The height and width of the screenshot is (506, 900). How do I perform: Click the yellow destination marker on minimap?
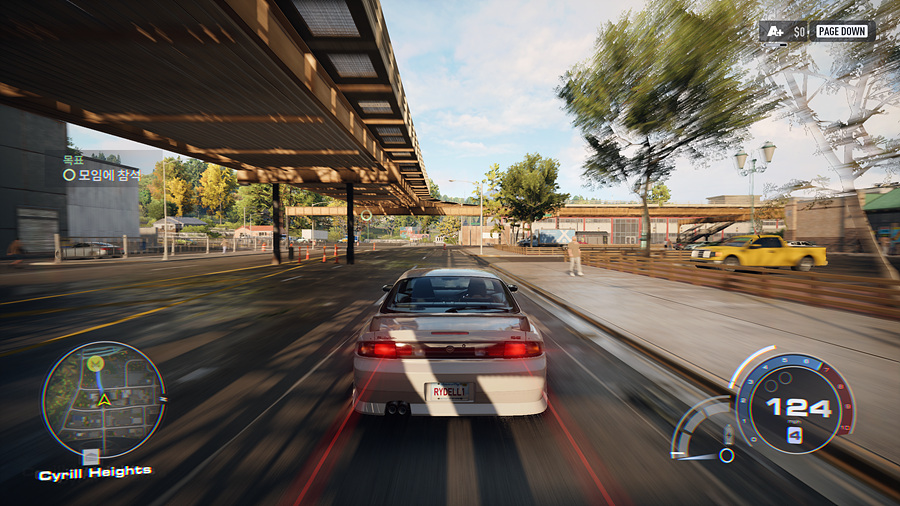click(95, 362)
